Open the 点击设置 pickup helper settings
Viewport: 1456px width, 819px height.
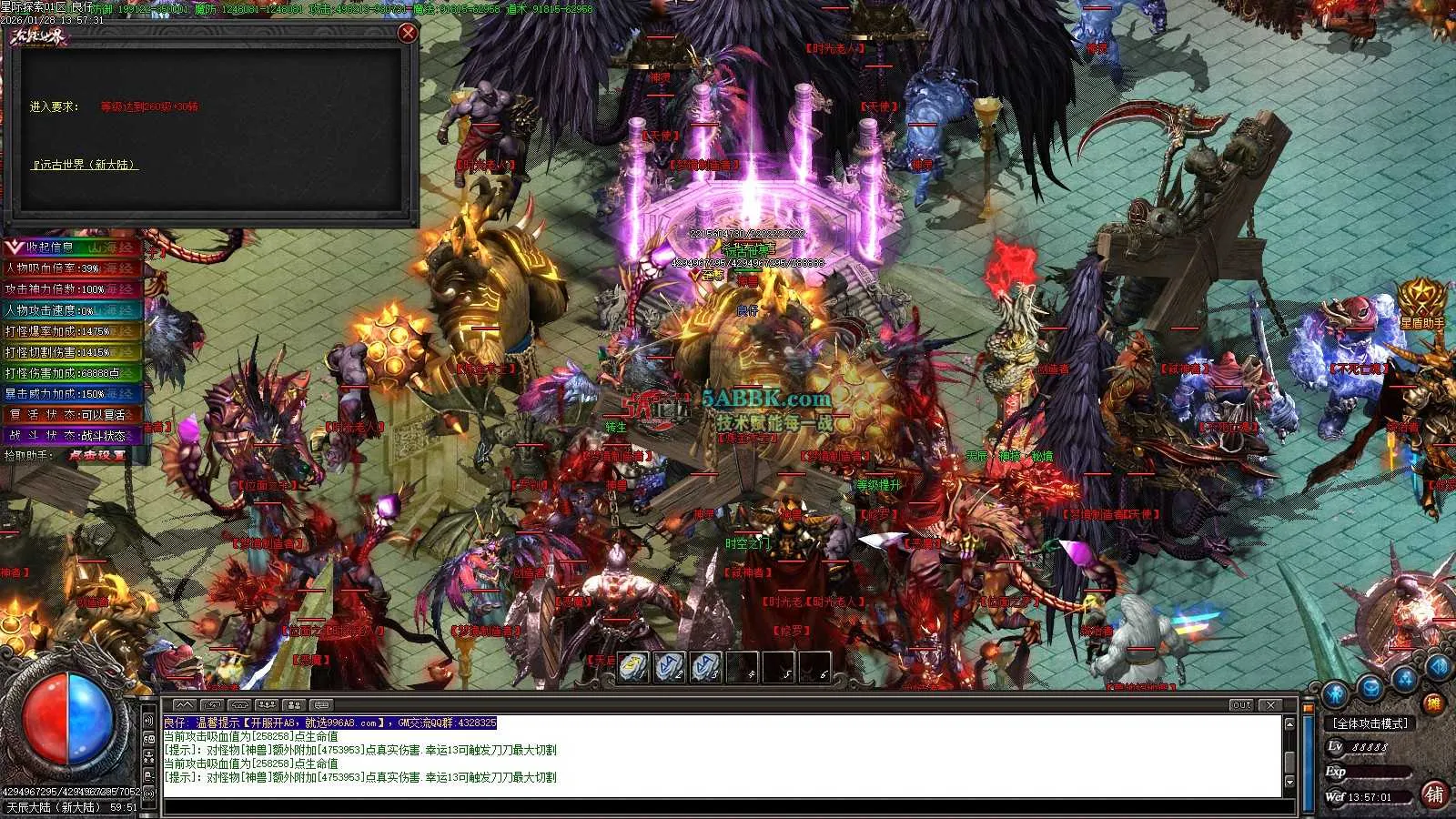(96, 455)
